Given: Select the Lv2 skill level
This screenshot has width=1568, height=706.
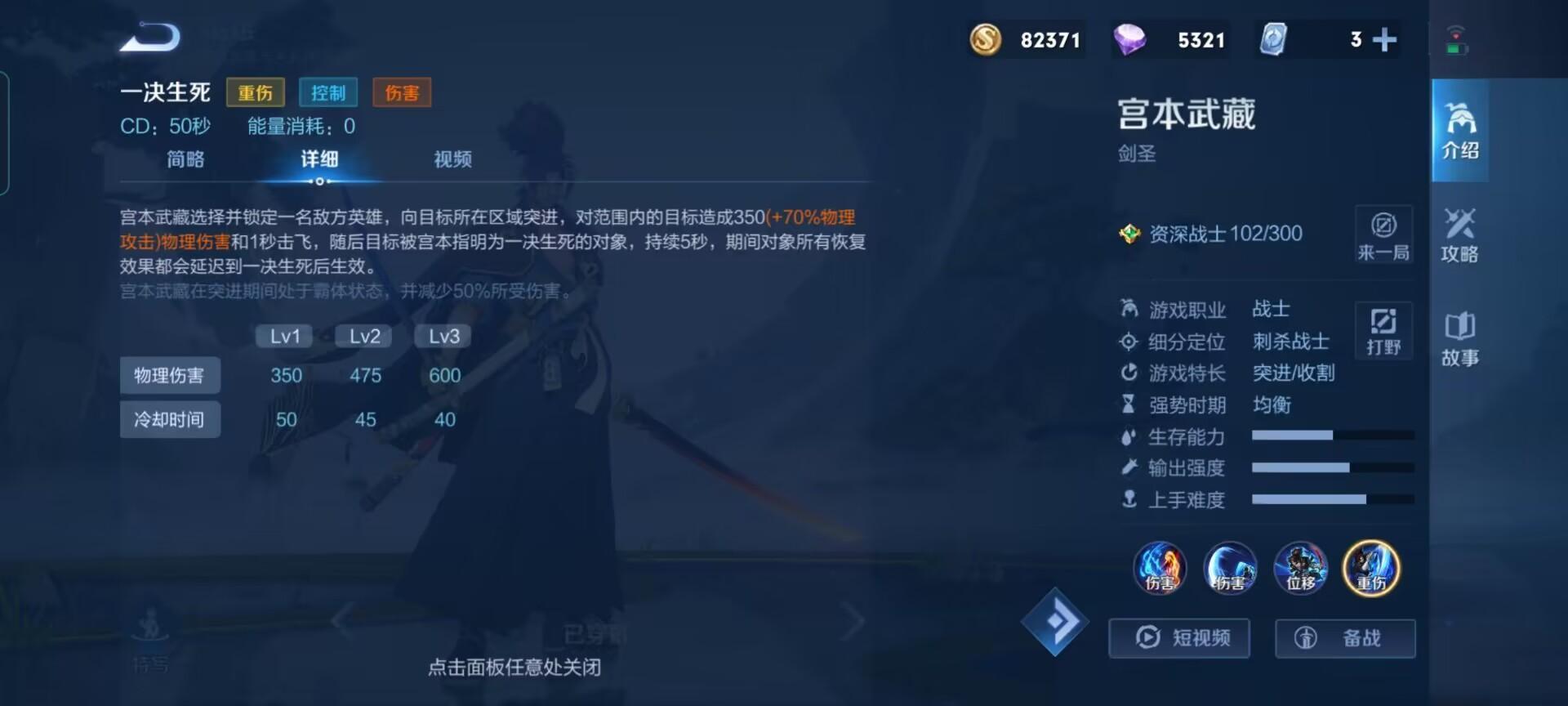Looking at the screenshot, I should click(363, 335).
